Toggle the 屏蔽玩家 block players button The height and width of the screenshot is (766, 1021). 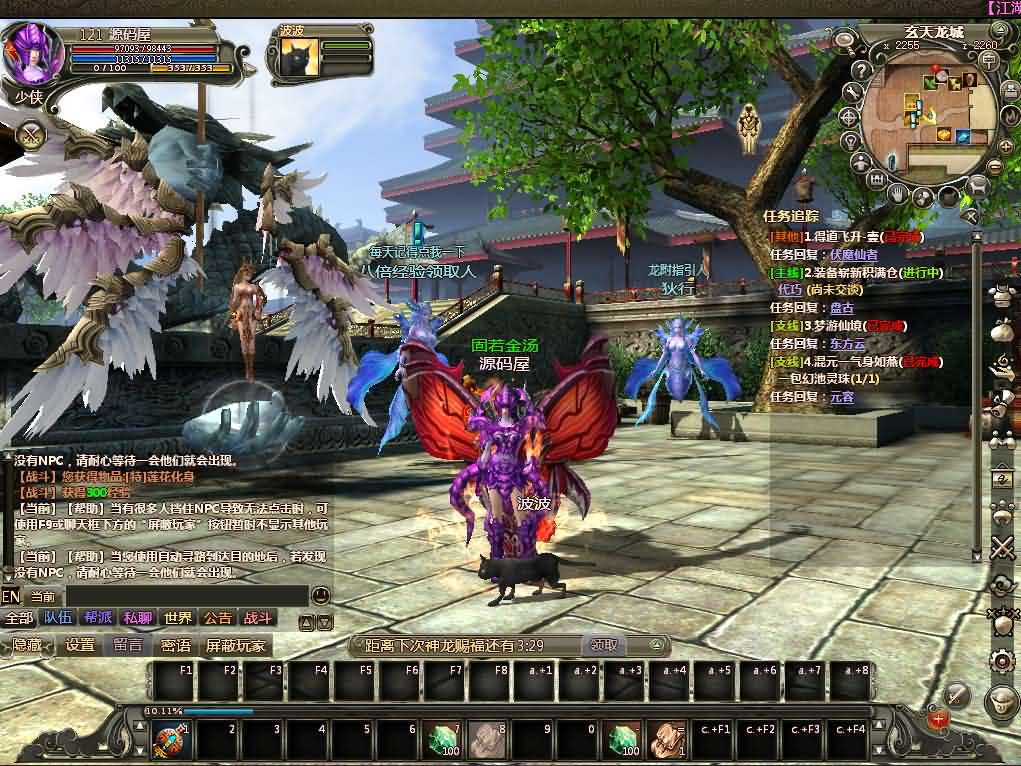[236, 645]
